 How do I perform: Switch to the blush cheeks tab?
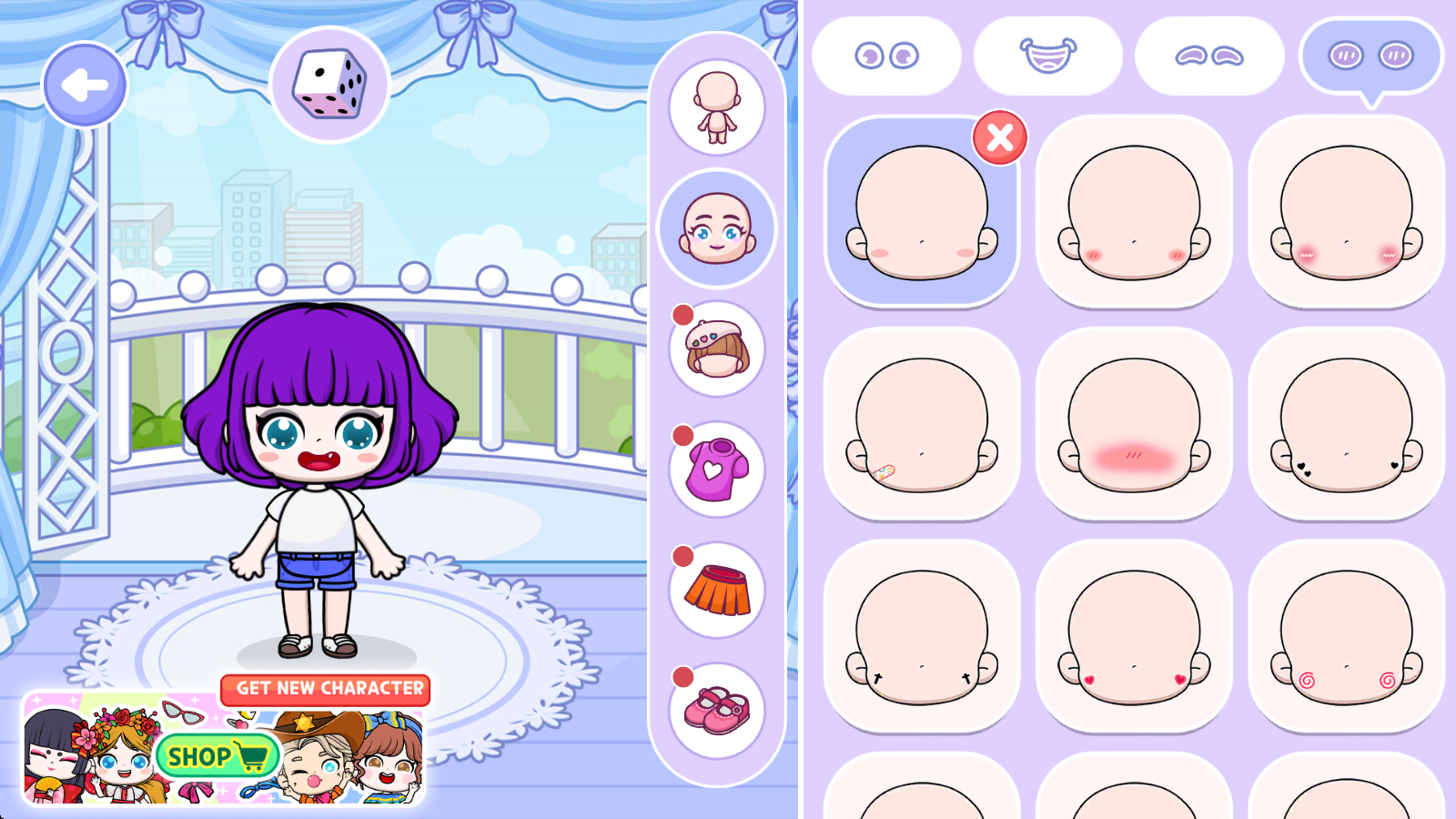[1370, 56]
